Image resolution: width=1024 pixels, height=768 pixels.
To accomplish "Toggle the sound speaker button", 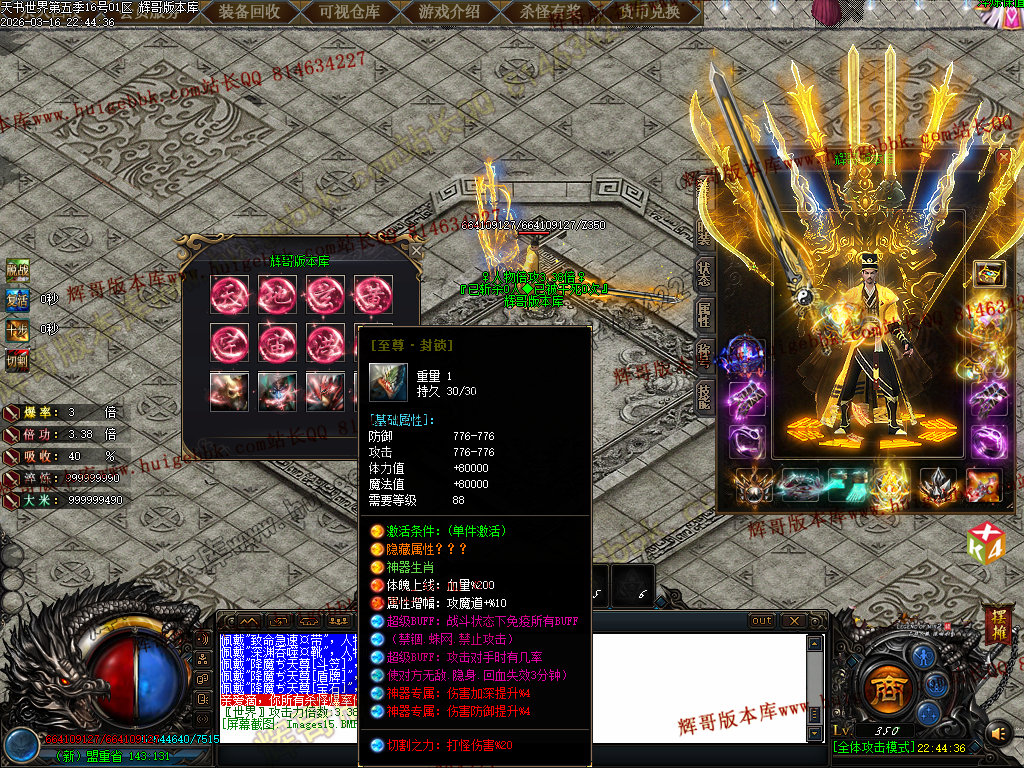I will tap(999, 734).
